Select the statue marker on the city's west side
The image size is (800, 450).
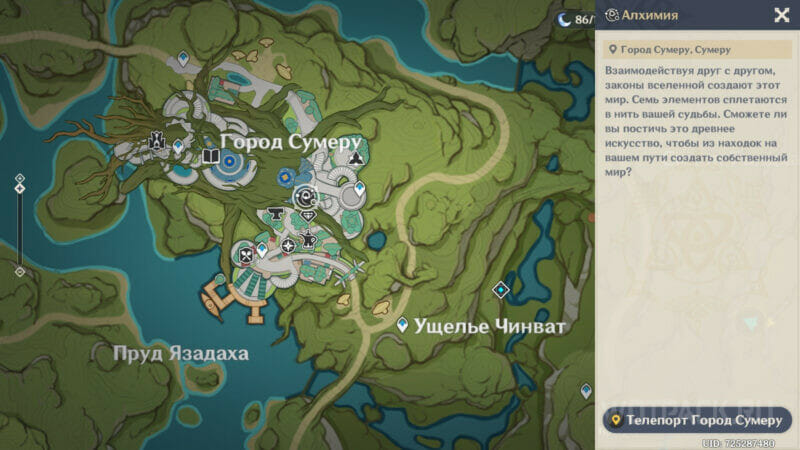[157, 141]
